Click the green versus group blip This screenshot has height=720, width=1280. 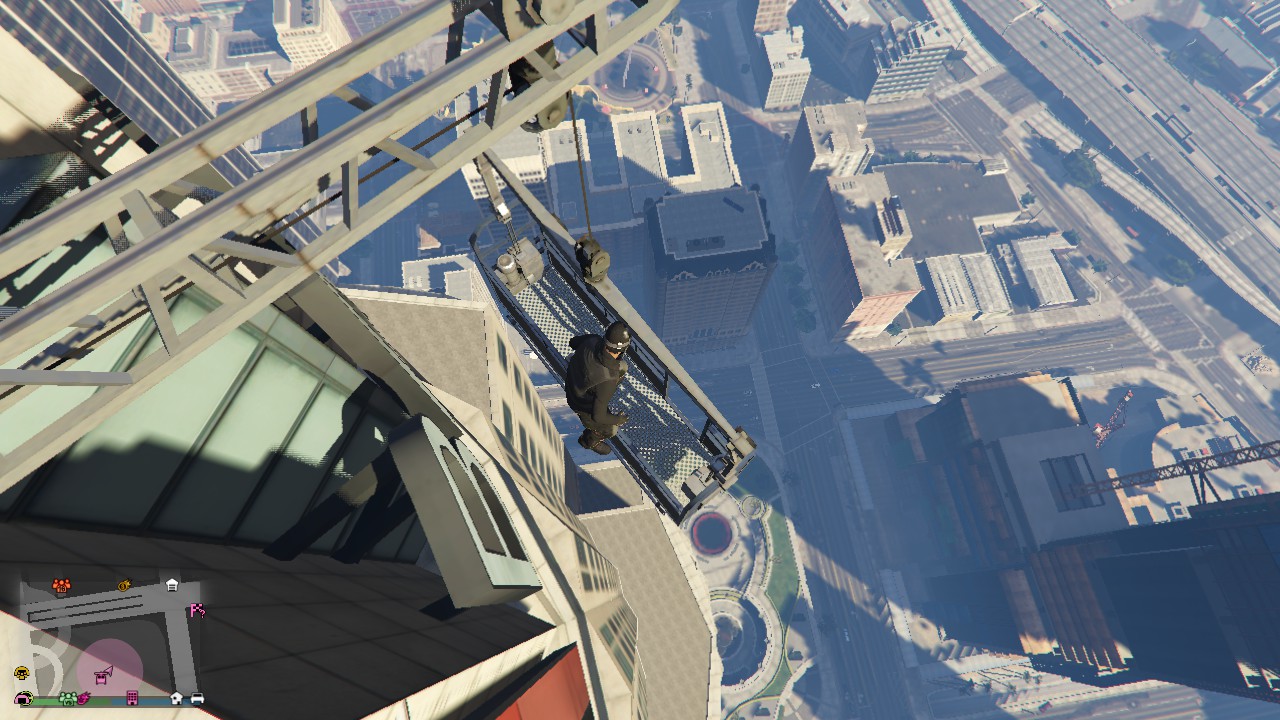coord(68,697)
